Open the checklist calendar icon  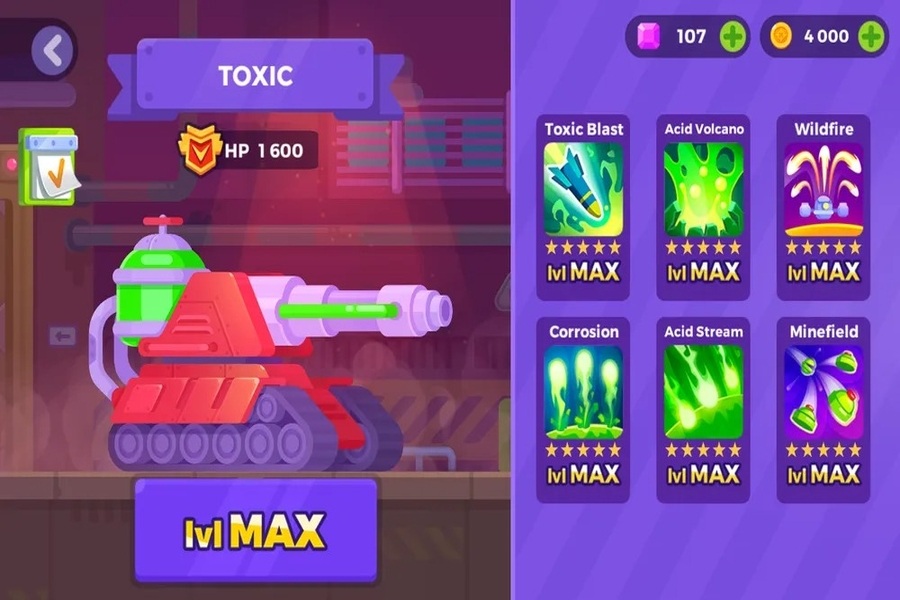click(x=47, y=167)
